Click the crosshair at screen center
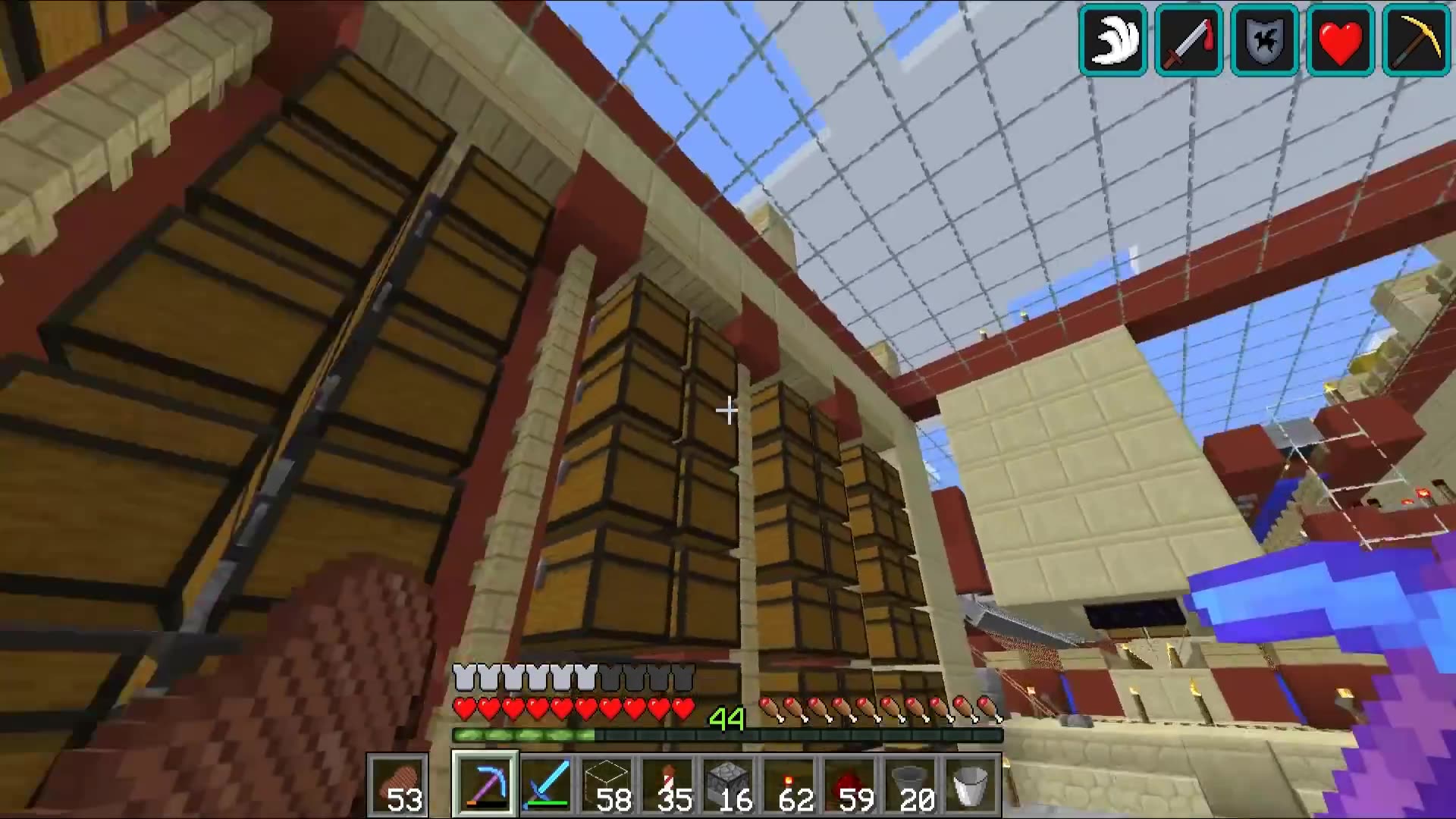The width and height of the screenshot is (1456, 819). point(728,409)
